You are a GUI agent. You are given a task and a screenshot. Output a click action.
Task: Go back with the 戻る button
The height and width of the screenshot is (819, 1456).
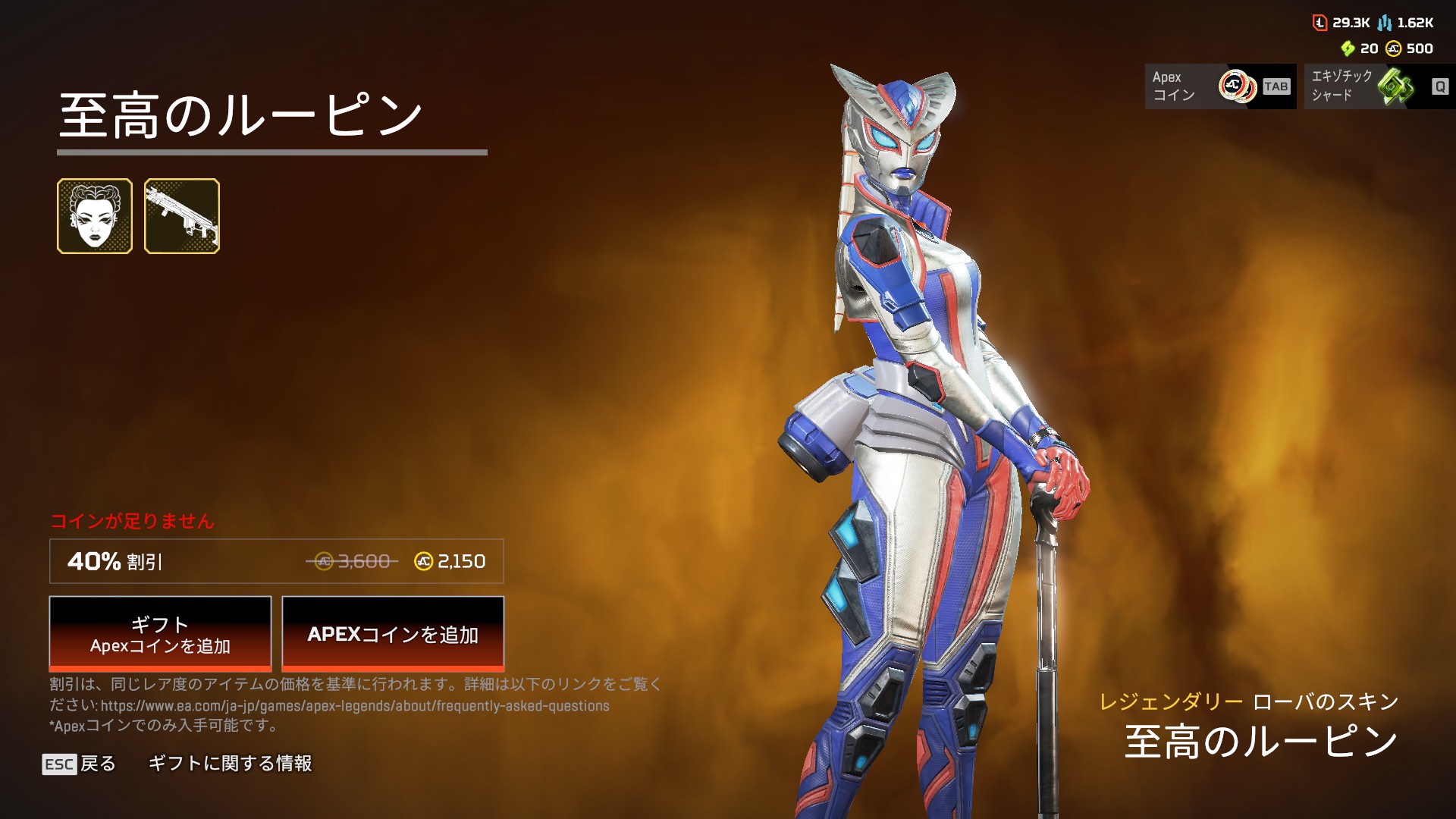pyautogui.click(x=80, y=764)
